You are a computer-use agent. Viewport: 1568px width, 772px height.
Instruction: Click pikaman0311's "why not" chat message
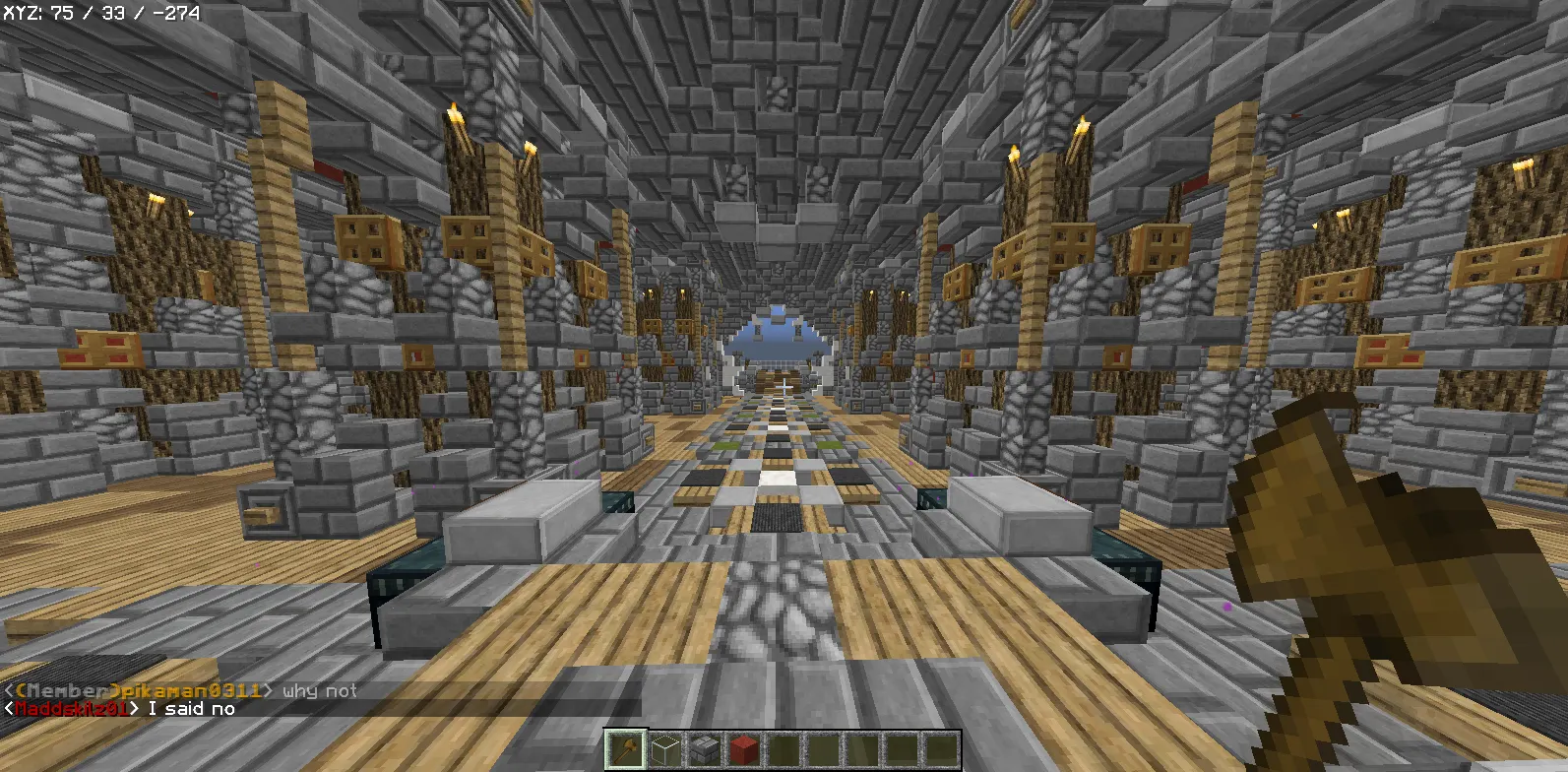pos(320,691)
